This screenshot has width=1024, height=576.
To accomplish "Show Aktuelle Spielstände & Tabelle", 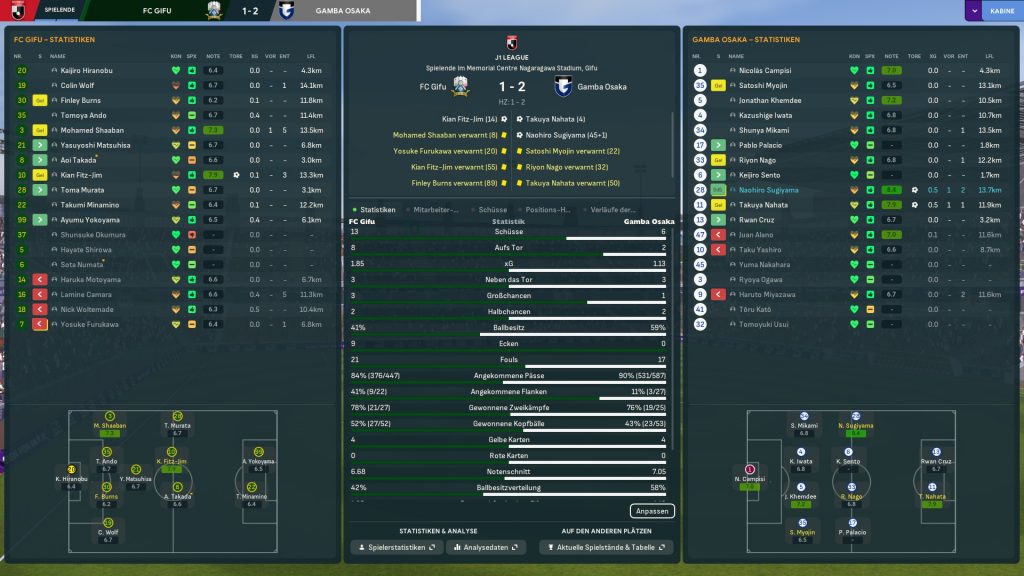I will 606,547.
